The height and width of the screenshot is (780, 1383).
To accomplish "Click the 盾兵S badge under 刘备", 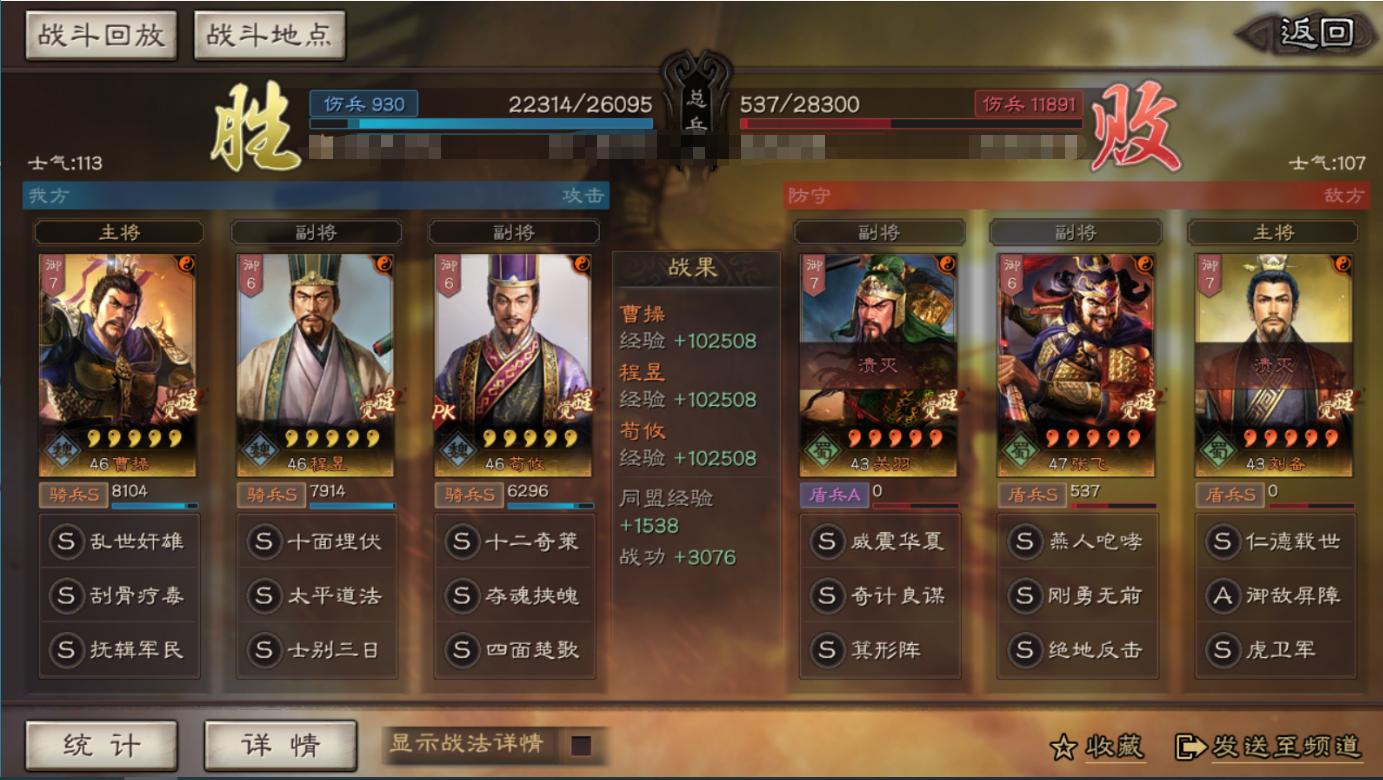I will click(x=1228, y=493).
